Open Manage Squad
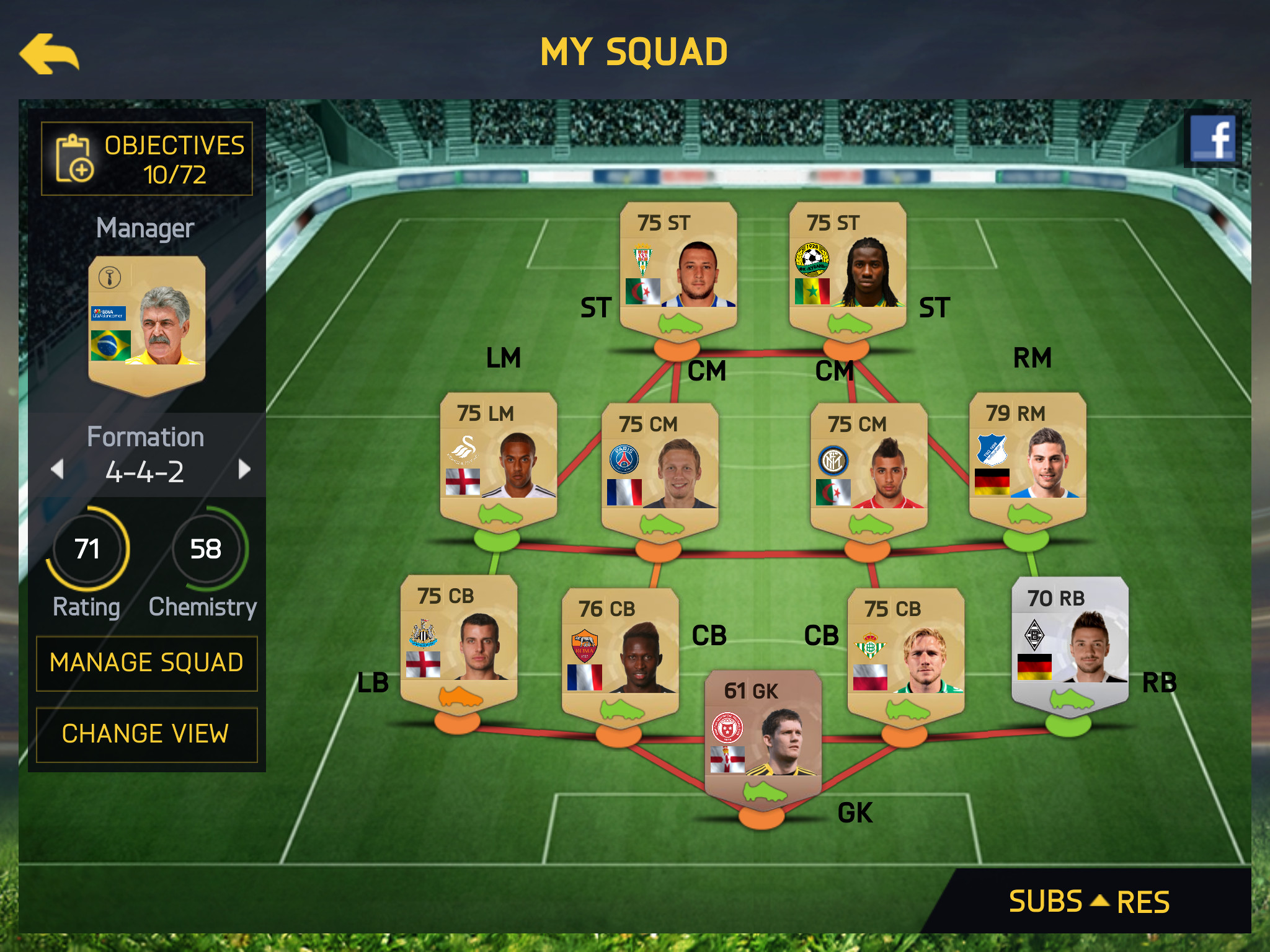Viewport: 1270px width, 952px height. 147,663
